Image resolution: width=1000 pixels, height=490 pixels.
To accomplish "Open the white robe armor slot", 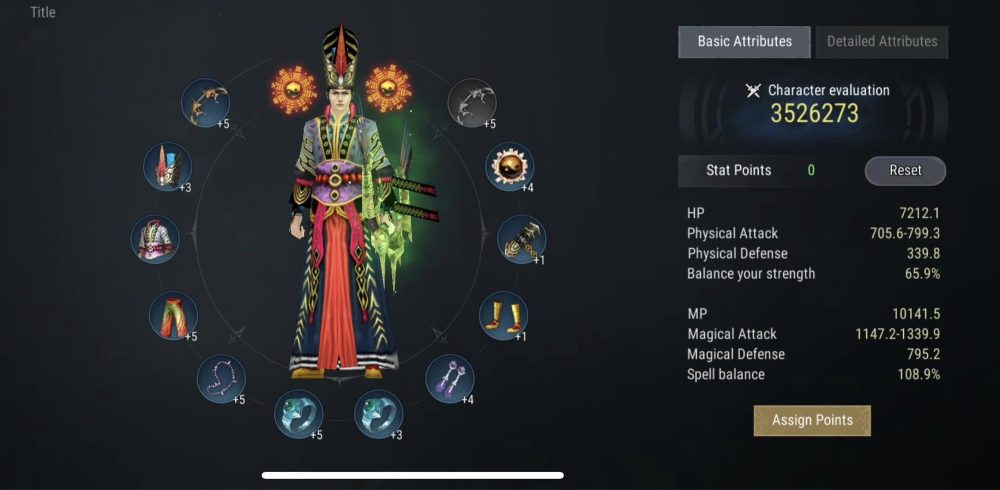I will pos(155,240).
